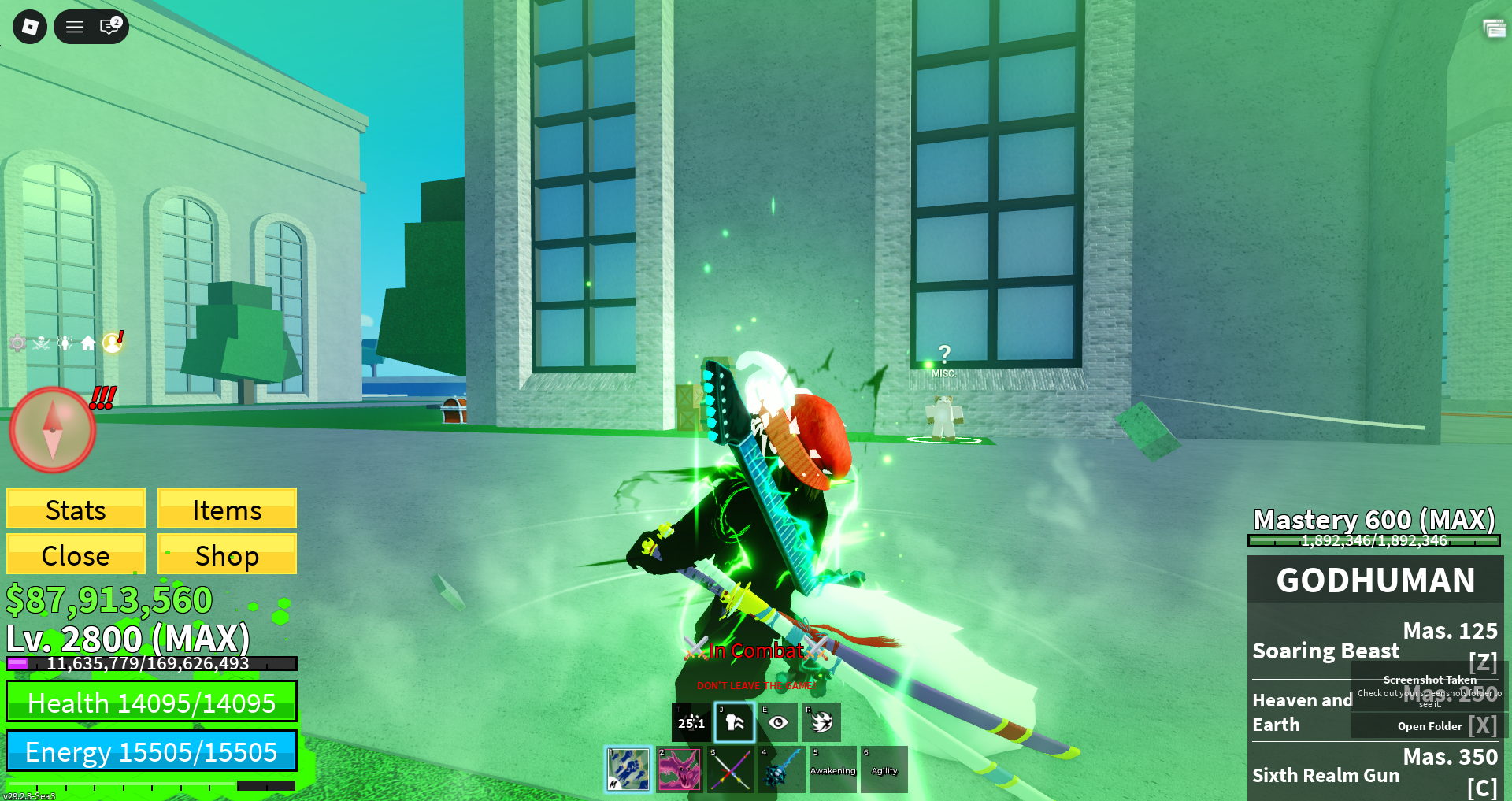Open the Roblox chat icon with badge
This screenshot has width=1512, height=801.
[109, 27]
